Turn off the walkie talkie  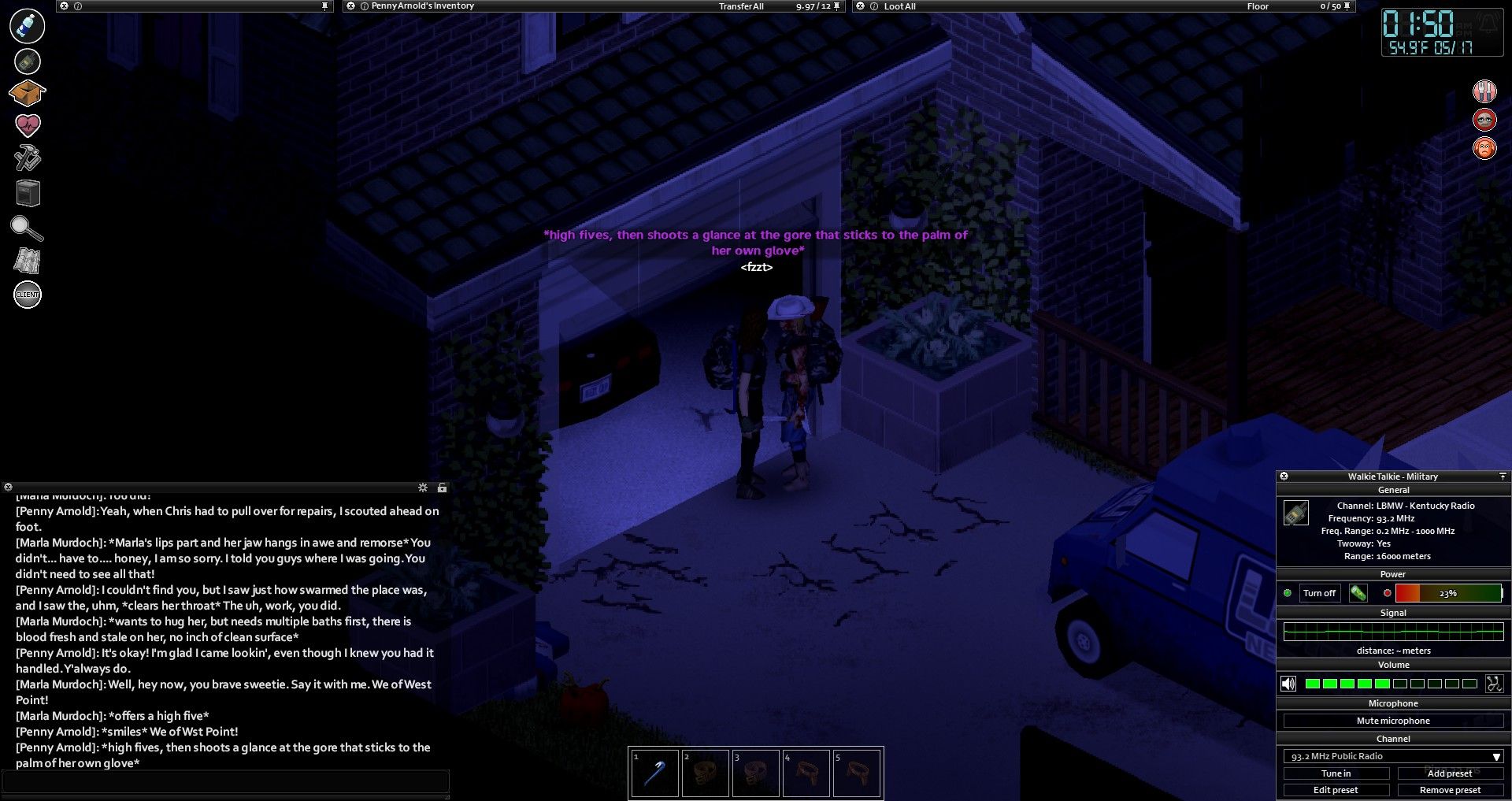click(1319, 593)
